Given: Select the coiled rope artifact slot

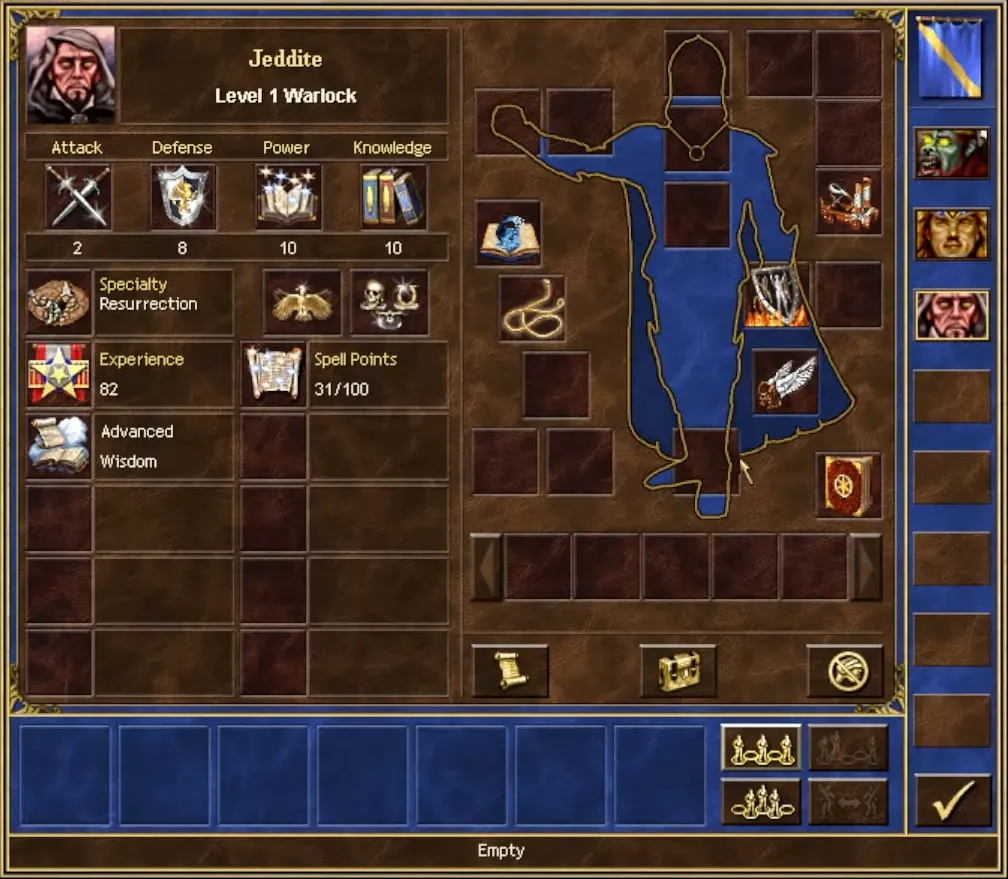Looking at the screenshot, I should point(532,309).
